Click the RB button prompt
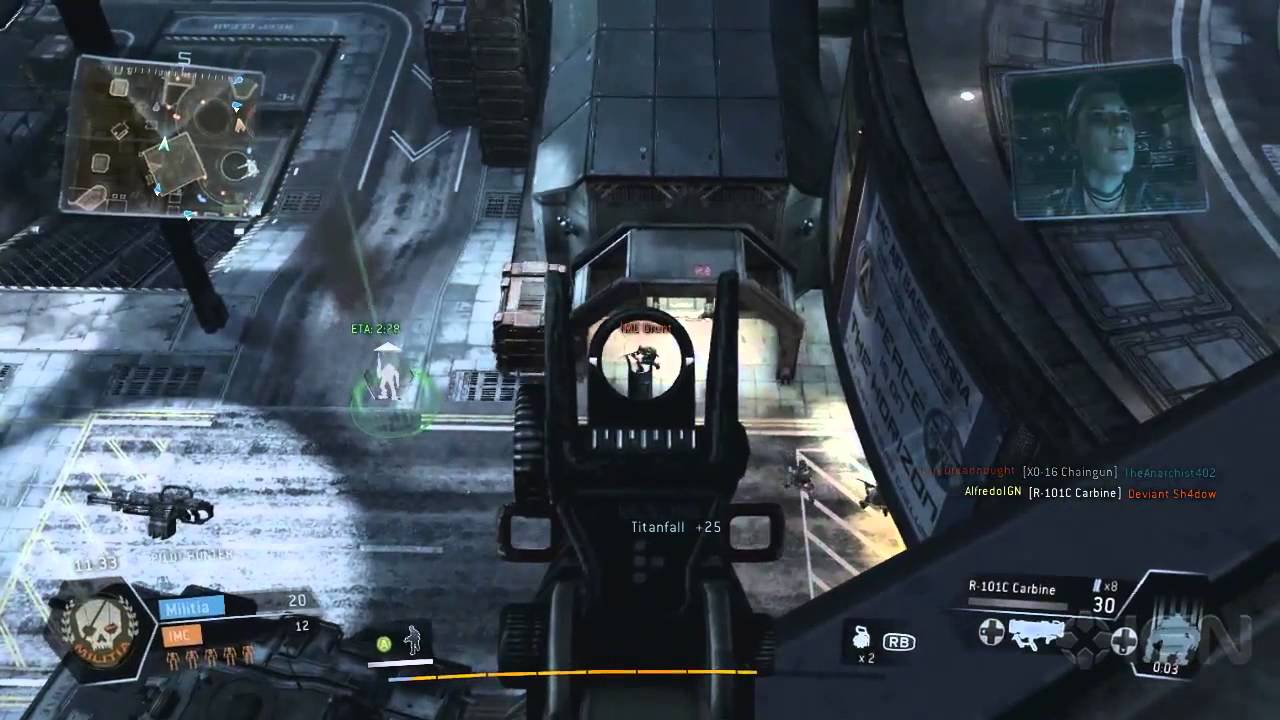Viewport: 1280px width, 720px height. click(x=900, y=640)
